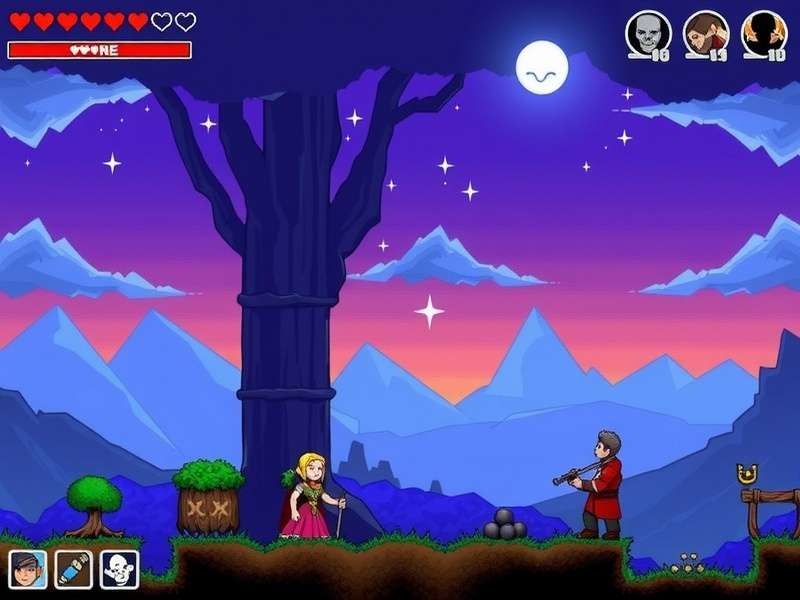Select the capped character portrait slot

[27, 569]
